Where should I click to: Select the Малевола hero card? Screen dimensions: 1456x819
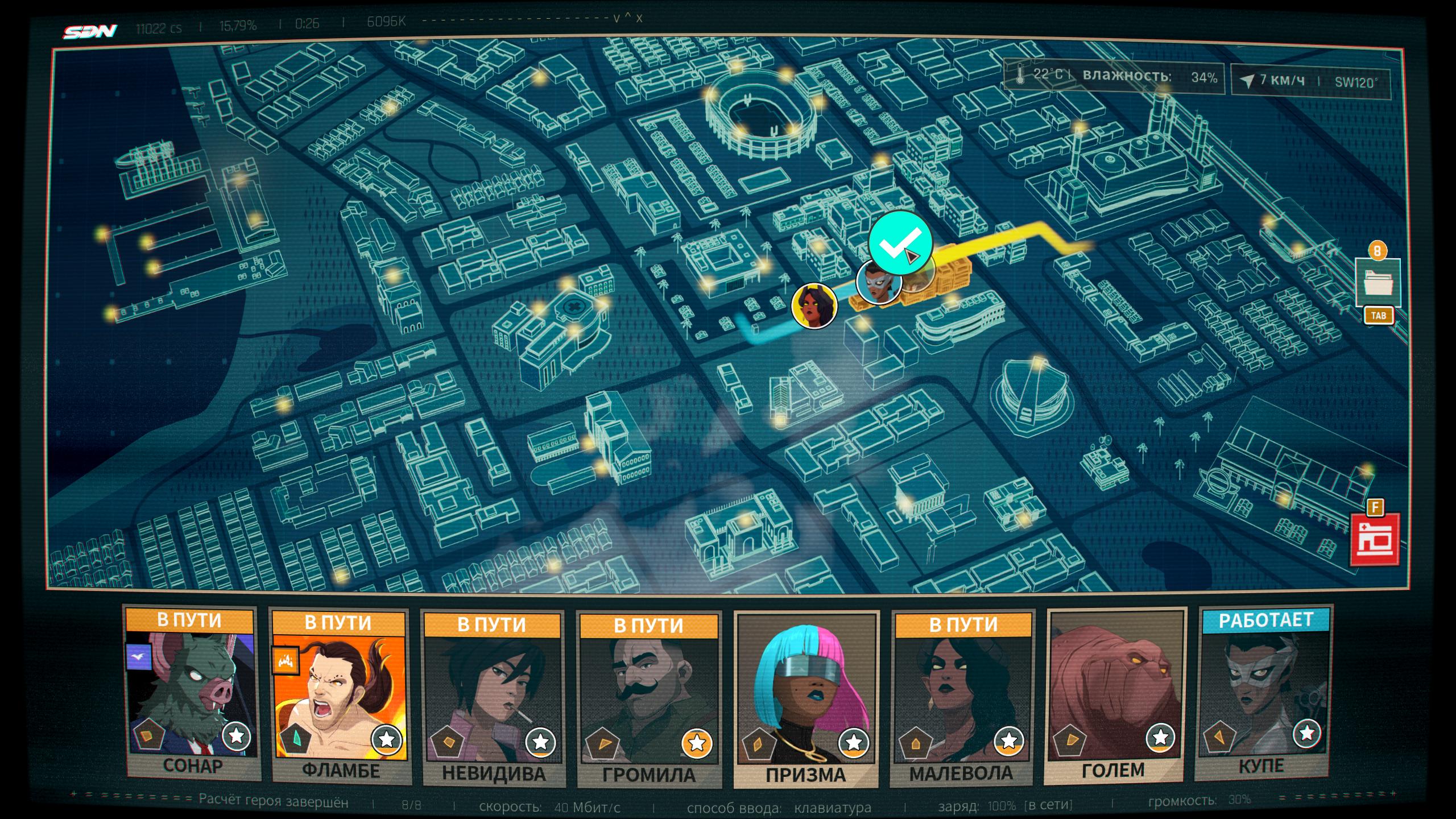(962, 697)
